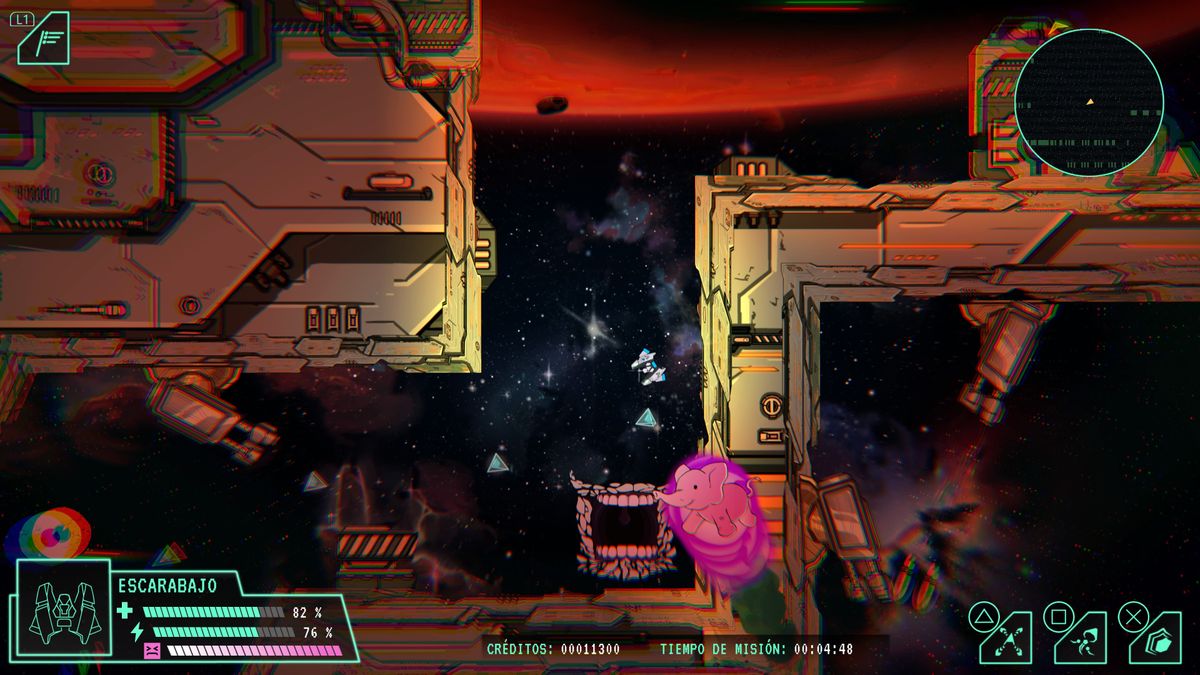This screenshot has height=675, width=1200.
Task: Activate the layered hexagon shield ability
Action: click(x=1155, y=639)
